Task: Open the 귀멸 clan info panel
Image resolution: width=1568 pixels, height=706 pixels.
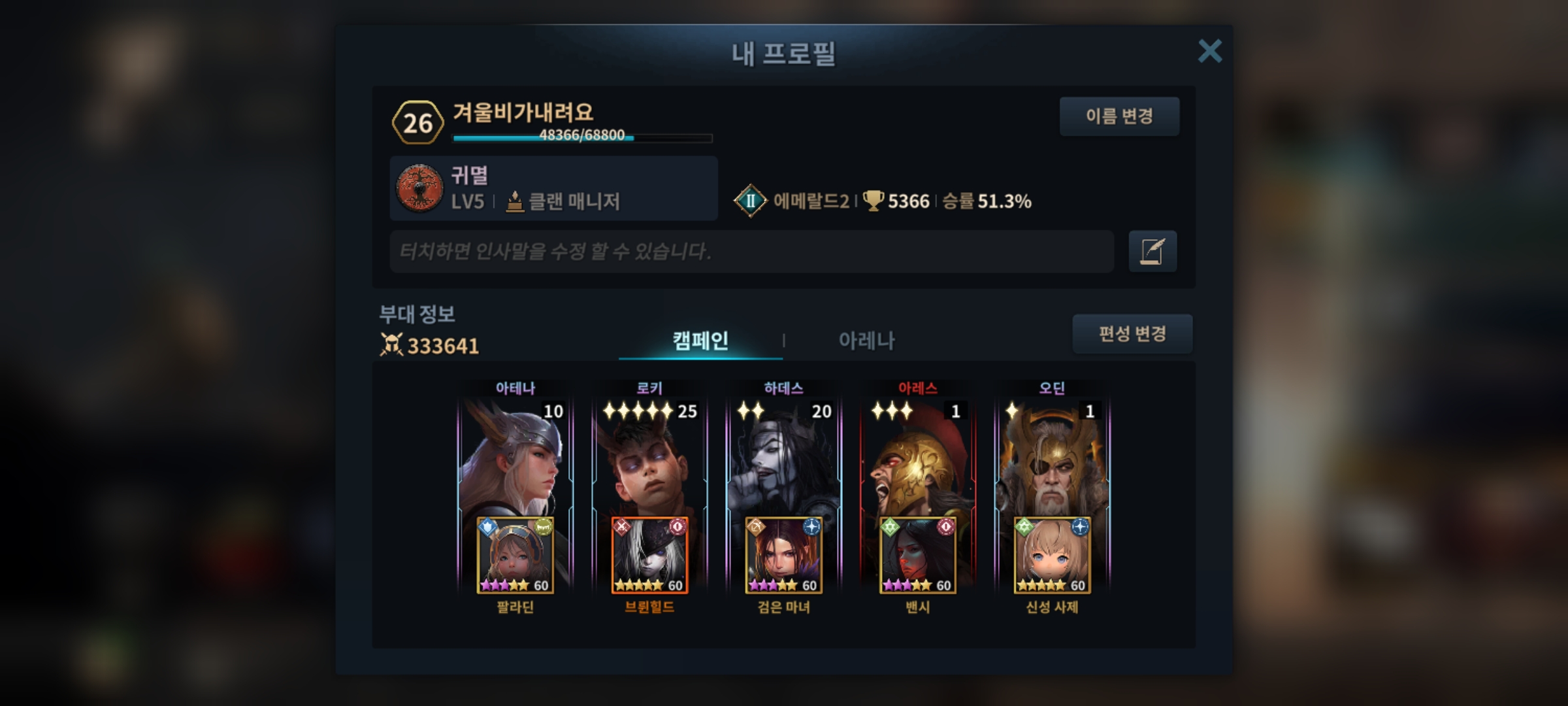Action: pos(553,188)
